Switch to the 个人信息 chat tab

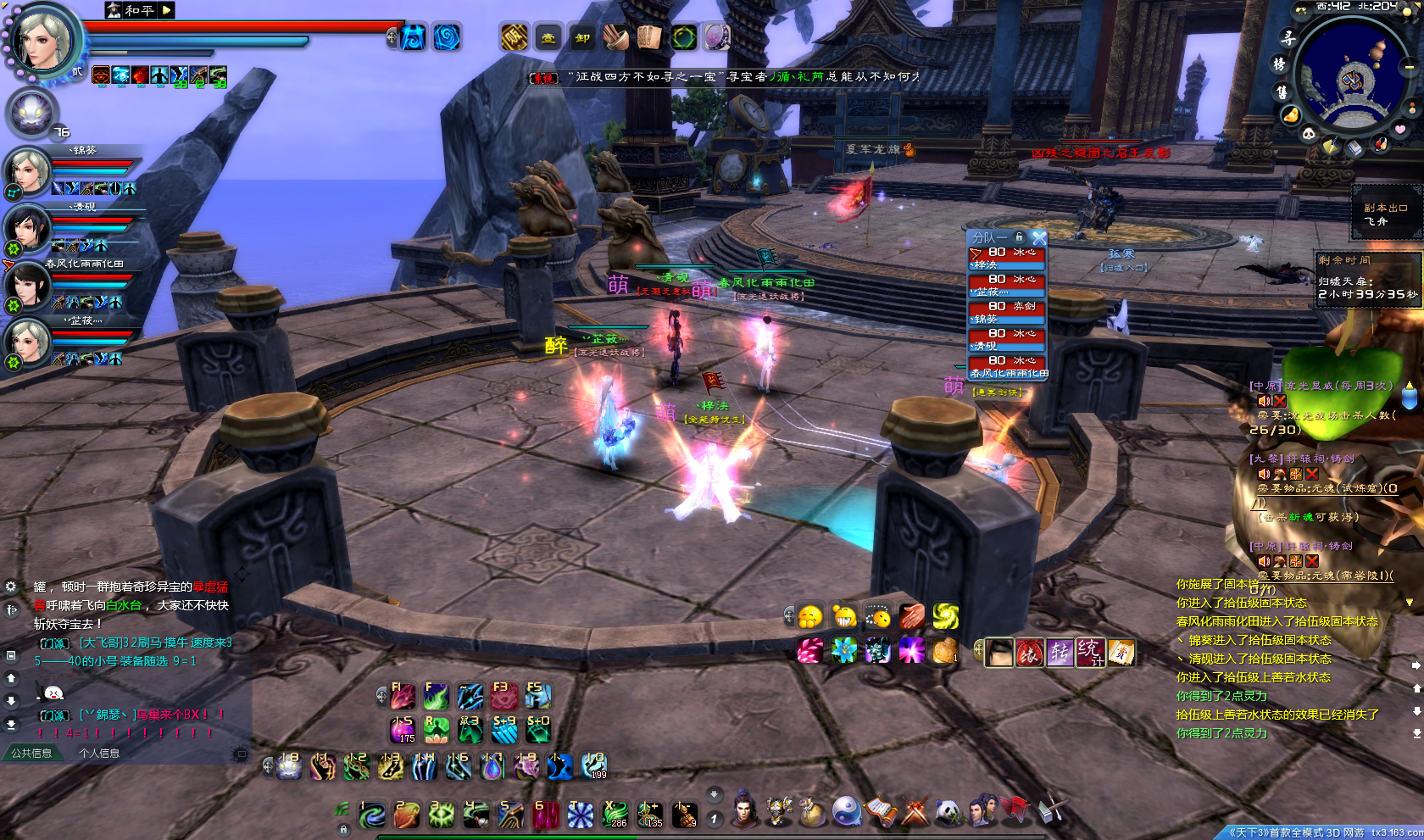[99, 753]
